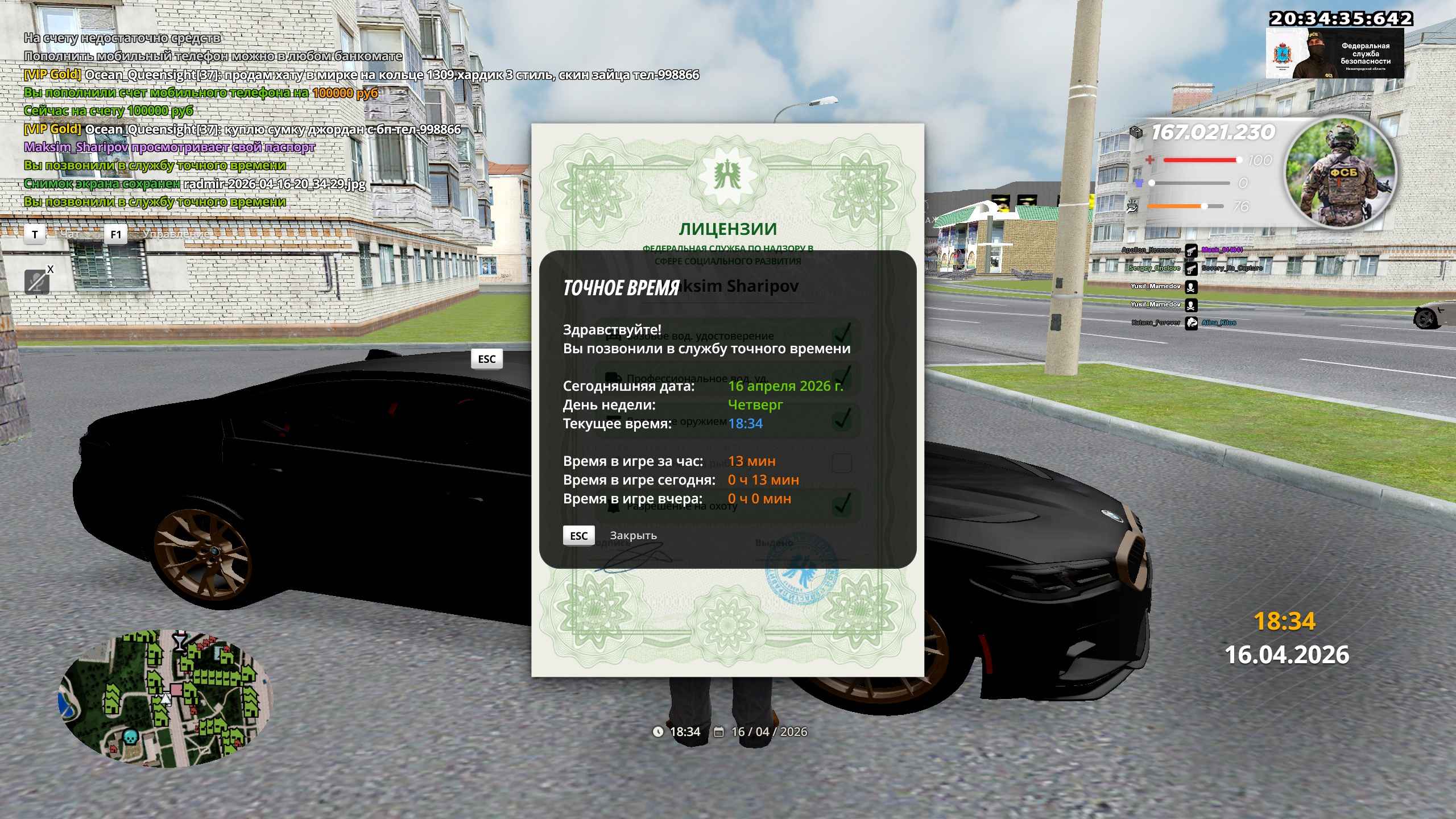Select the skull marker on the minimap

(131, 738)
